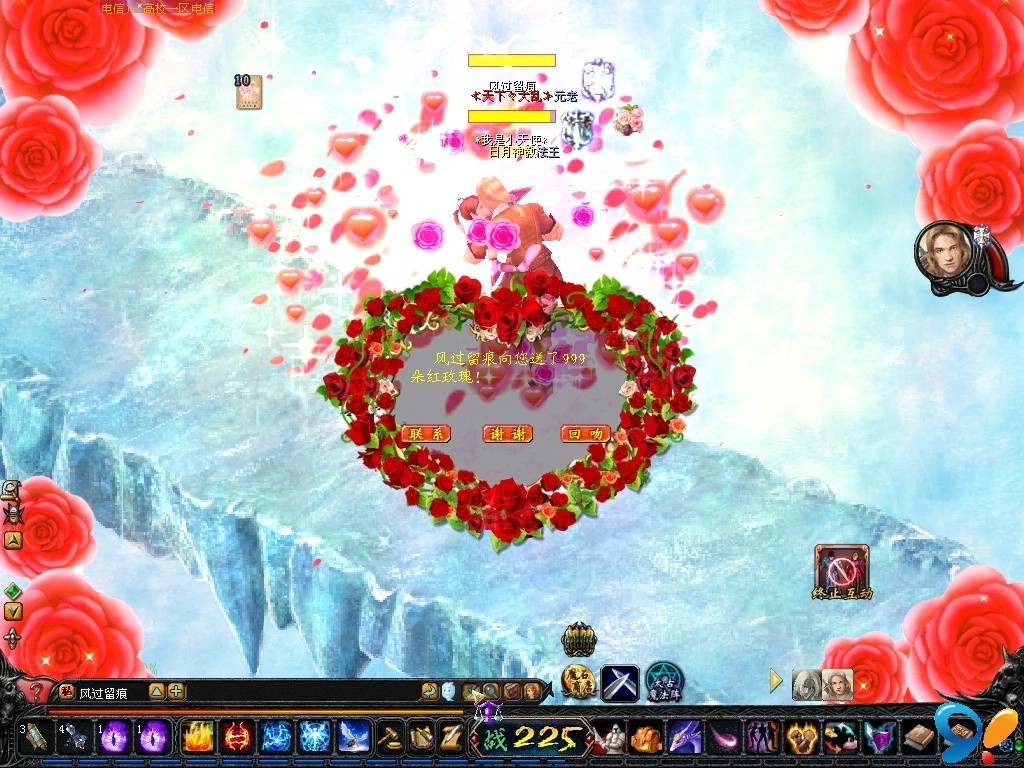Open the auction hammer icon
Viewport: 1024px width, 768px height.
(390, 738)
